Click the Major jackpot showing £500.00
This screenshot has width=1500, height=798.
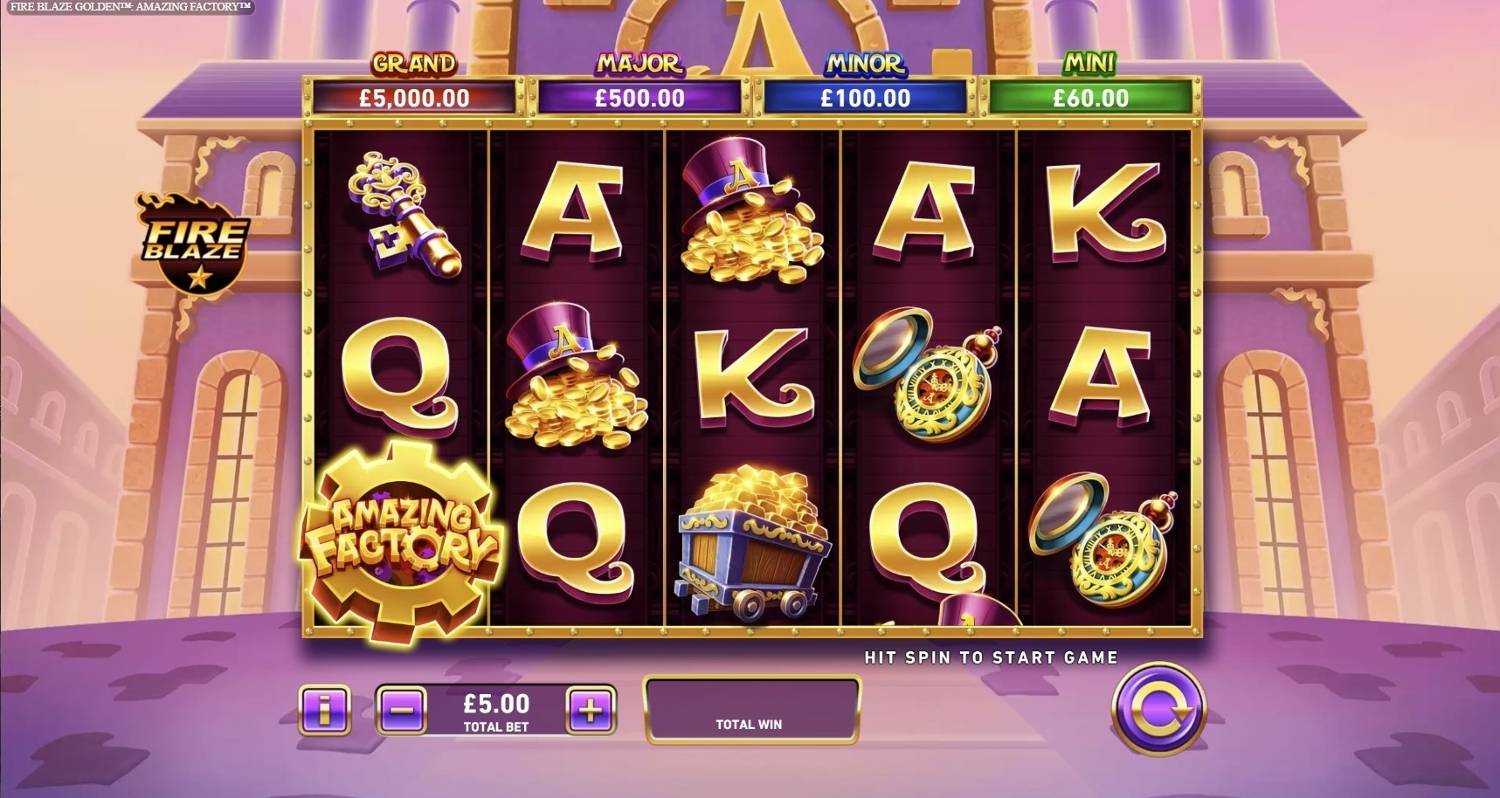640,98
